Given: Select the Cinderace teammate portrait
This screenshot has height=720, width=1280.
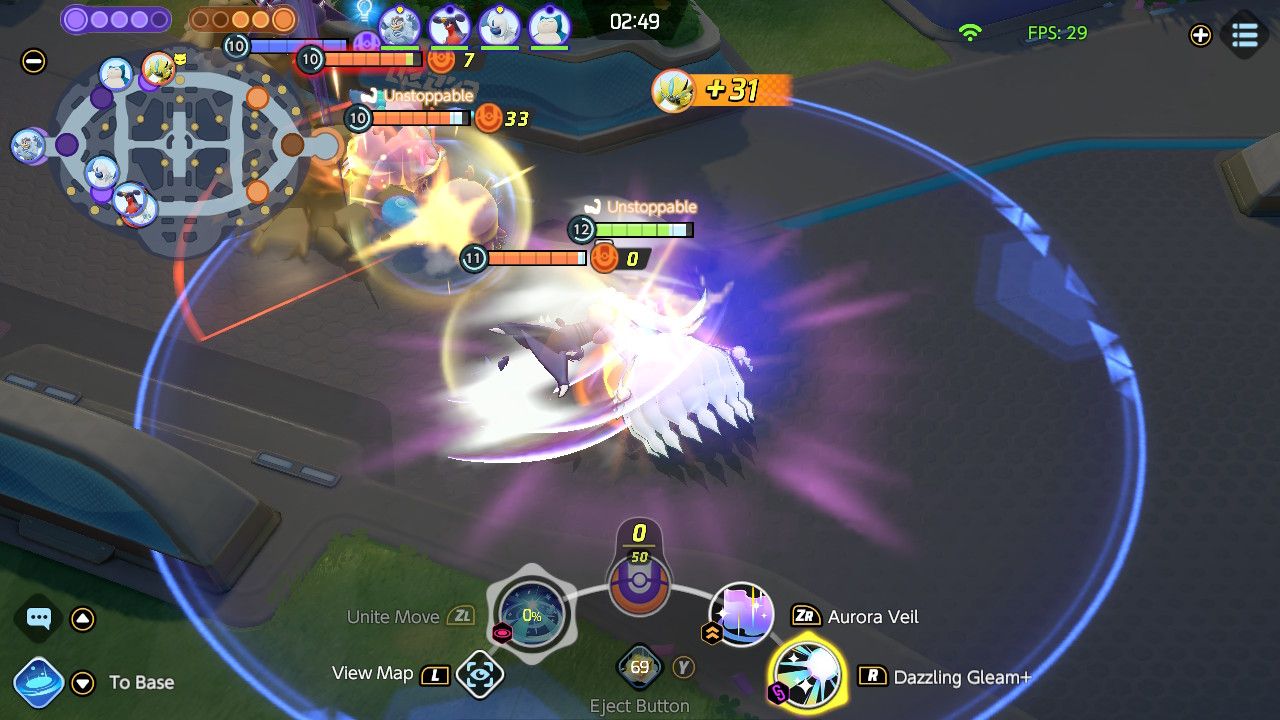Looking at the screenshot, I should (449, 25).
